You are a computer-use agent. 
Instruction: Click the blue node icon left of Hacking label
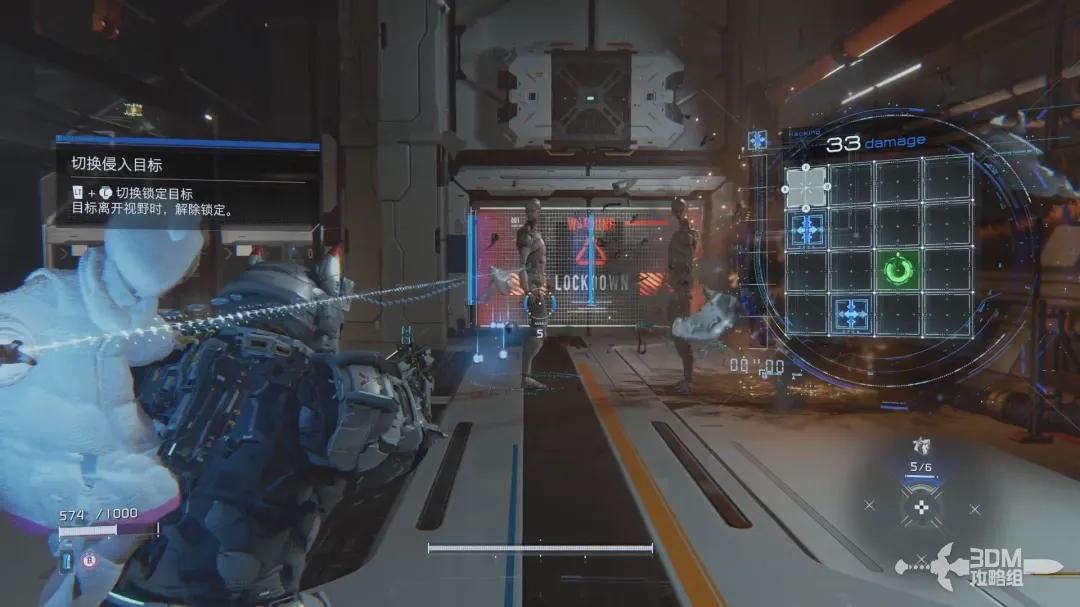[757, 140]
